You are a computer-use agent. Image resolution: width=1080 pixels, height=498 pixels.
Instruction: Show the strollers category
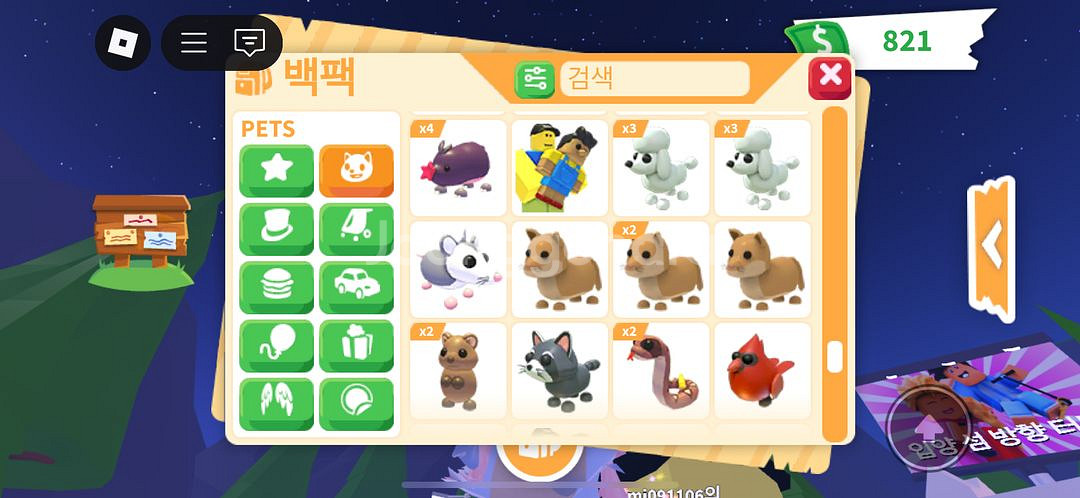356,230
